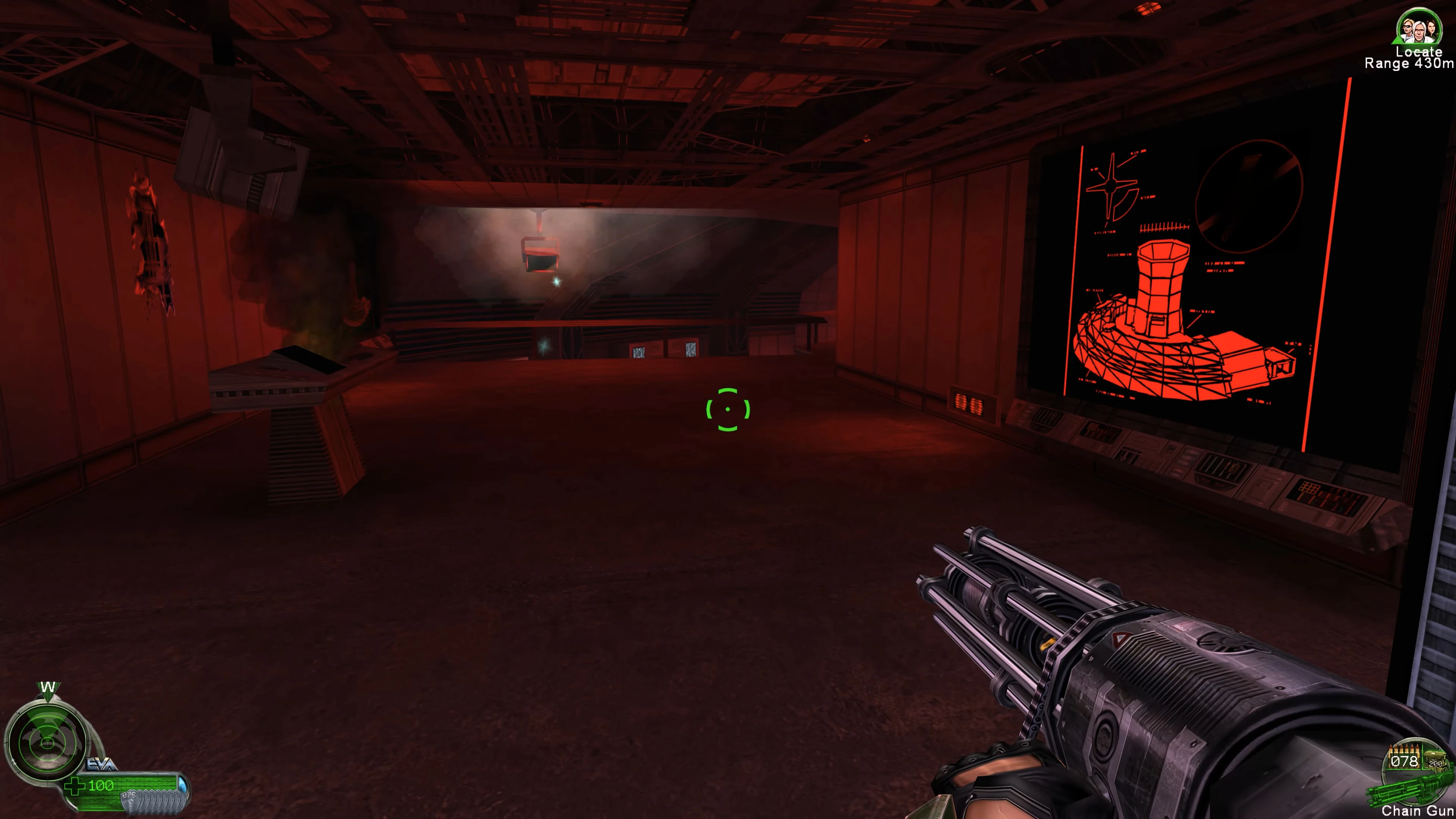Select the Locate objective portraits icon
The height and width of the screenshot is (819, 1456).
[x=1418, y=27]
